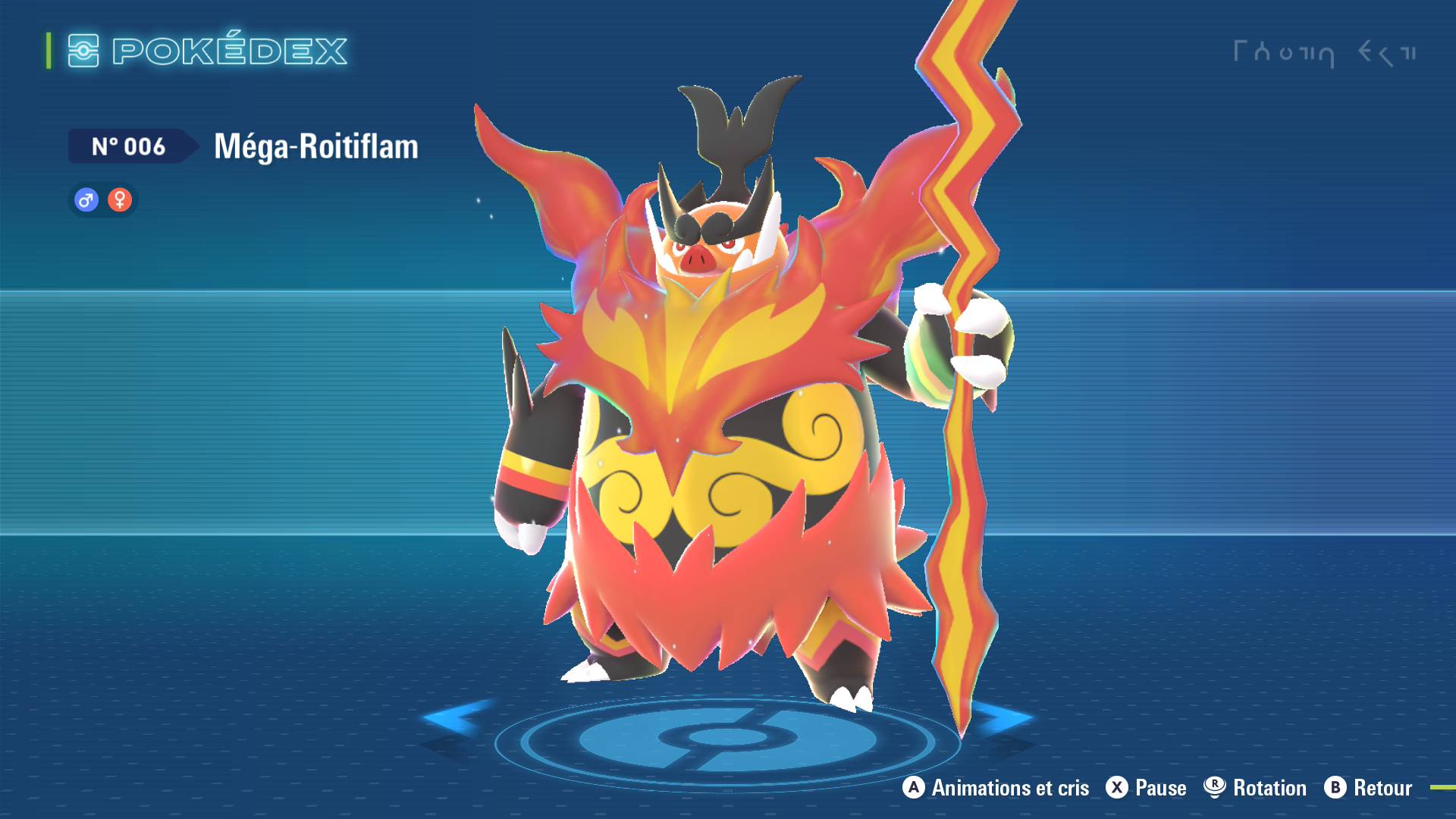Select the Méga-Roitiflam name label
1456x819 pixels.
[315, 149]
